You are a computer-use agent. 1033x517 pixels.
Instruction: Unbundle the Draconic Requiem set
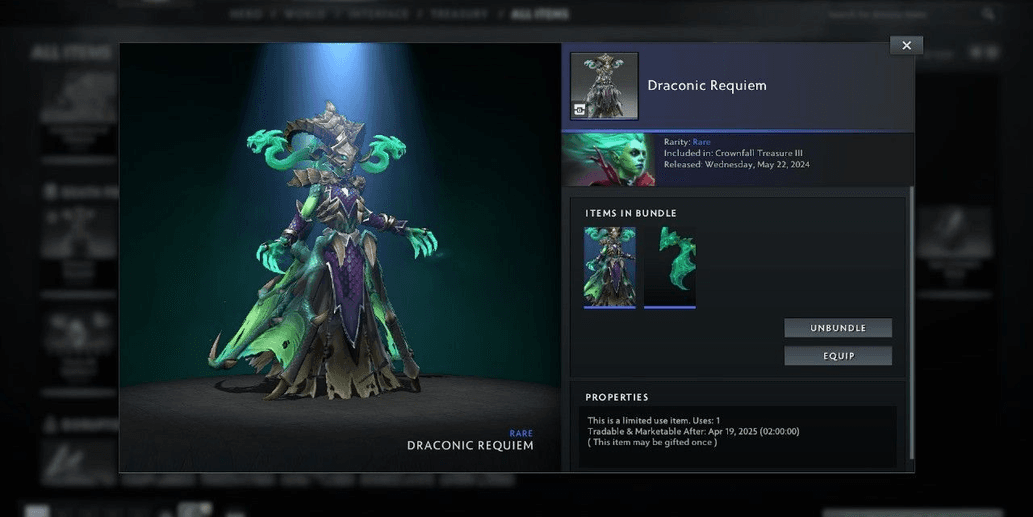tap(837, 328)
